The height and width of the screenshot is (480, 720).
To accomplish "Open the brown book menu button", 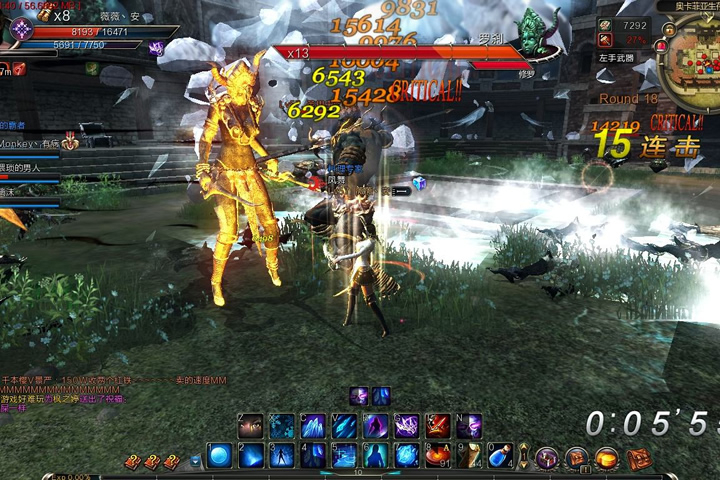I will point(576,458).
